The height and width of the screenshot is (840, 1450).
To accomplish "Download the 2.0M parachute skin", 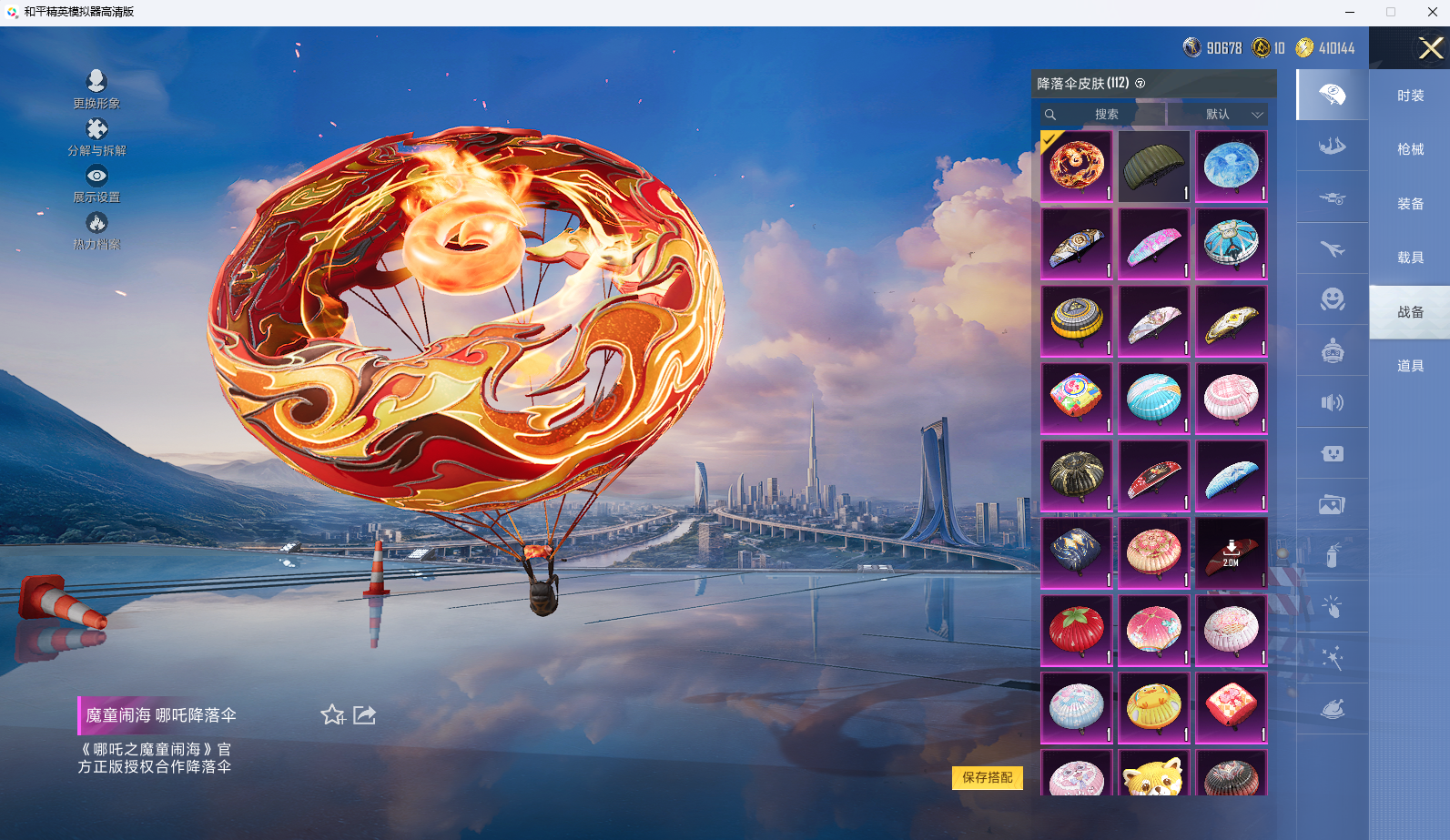I will [x=1231, y=552].
